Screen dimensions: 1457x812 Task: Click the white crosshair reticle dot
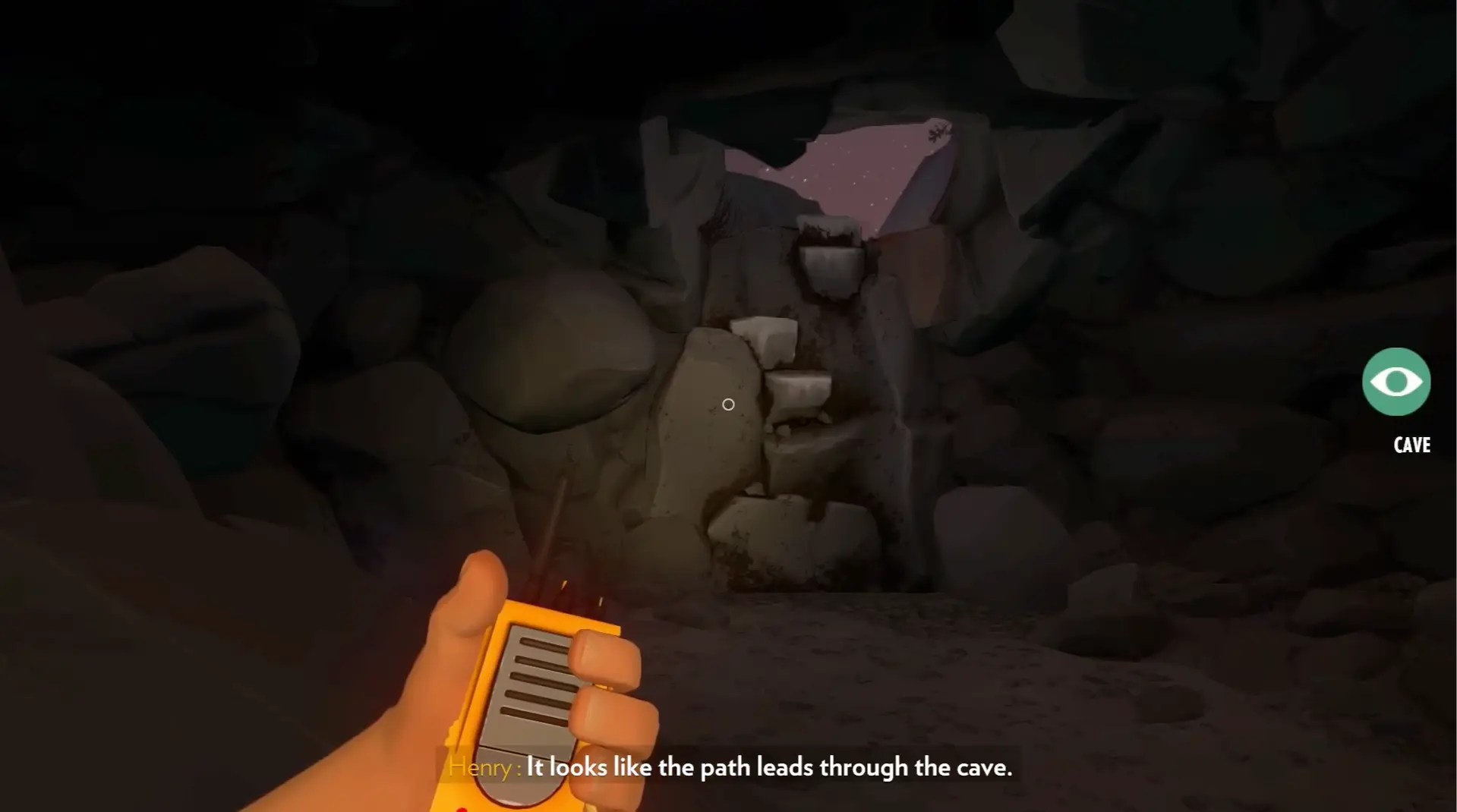click(x=728, y=404)
